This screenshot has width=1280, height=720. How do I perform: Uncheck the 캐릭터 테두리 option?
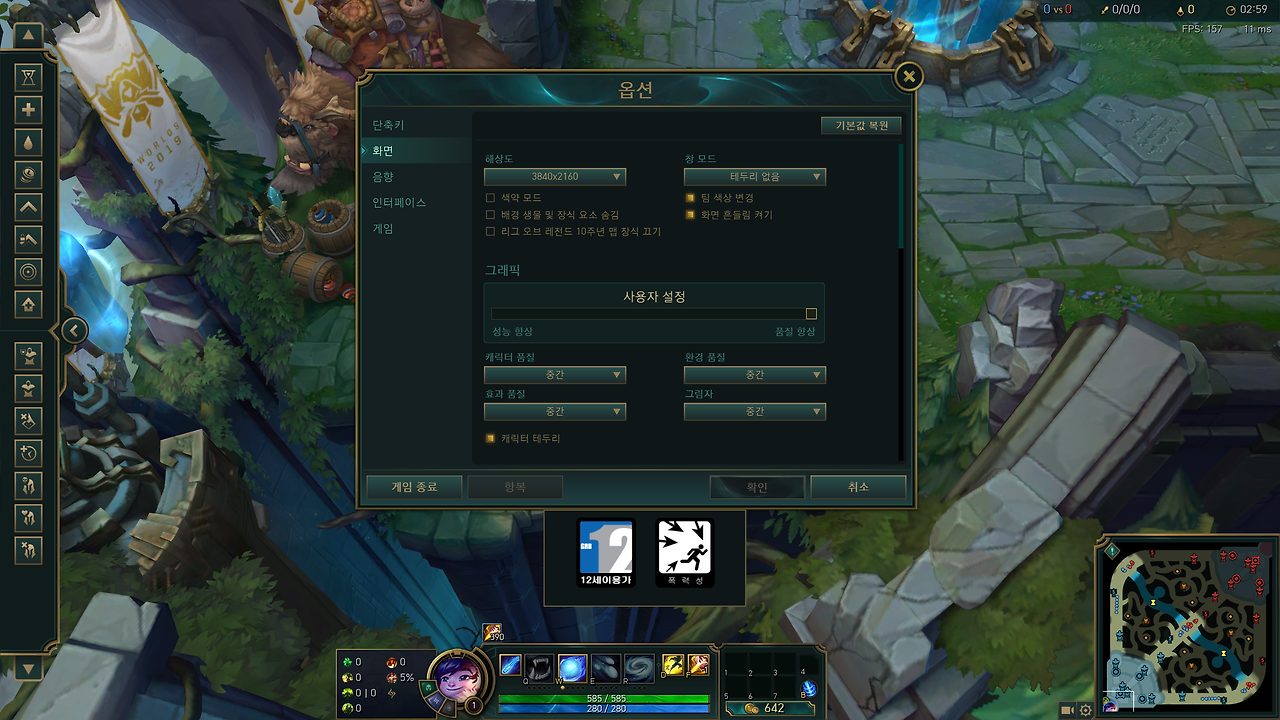tap(490, 437)
